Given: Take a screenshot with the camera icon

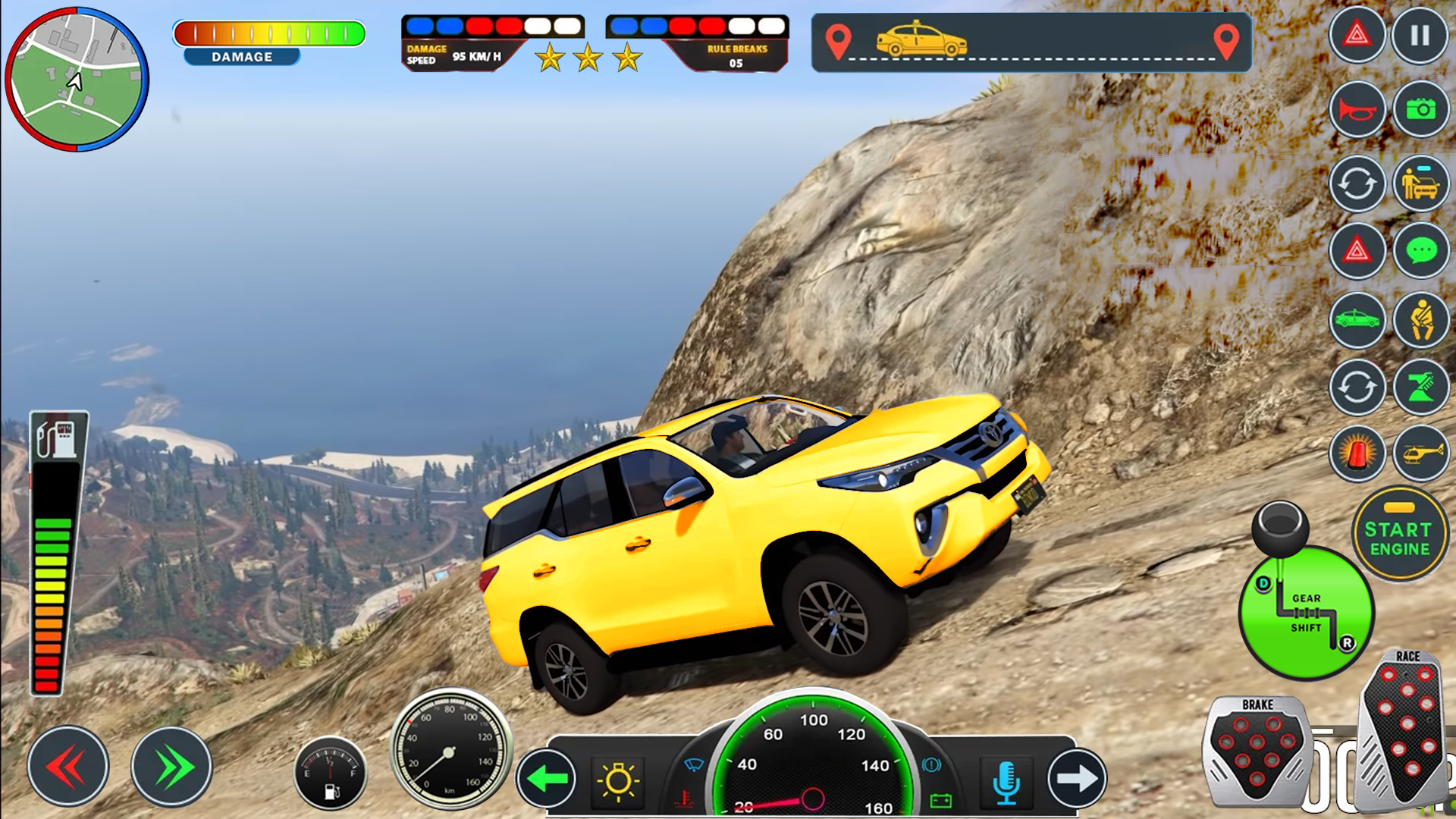Looking at the screenshot, I should (x=1420, y=108).
